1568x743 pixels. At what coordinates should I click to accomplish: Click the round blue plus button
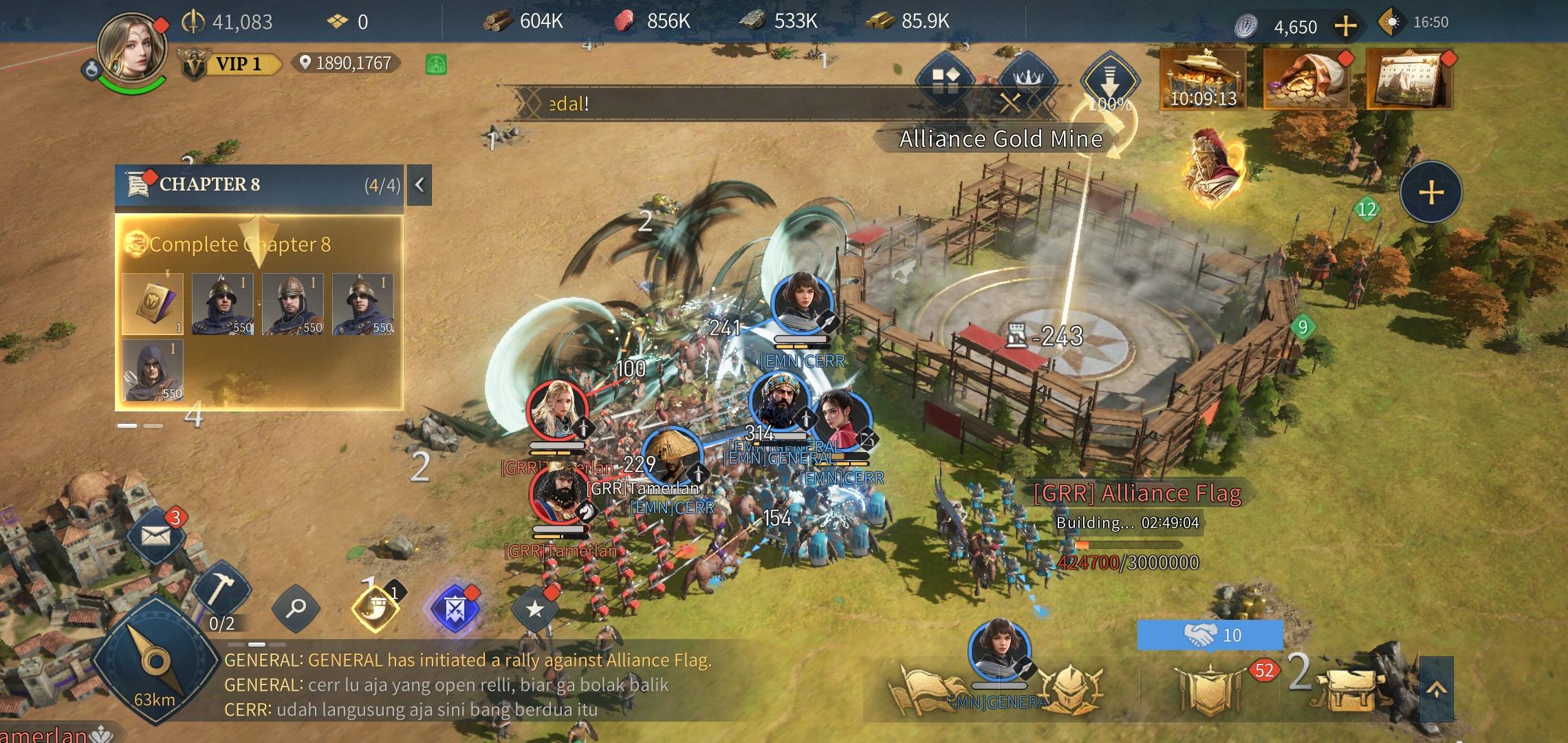(1431, 192)
